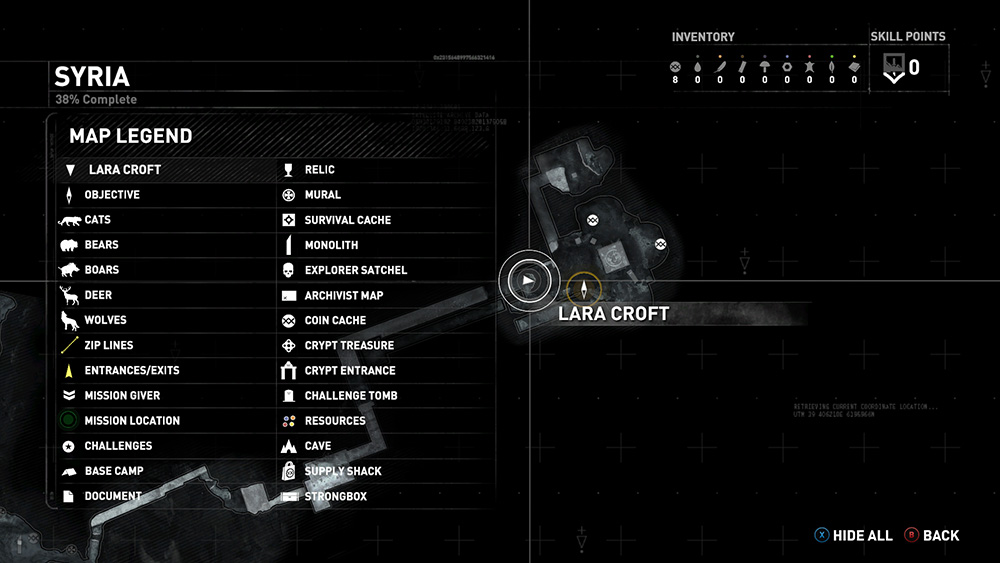Choose the Monolith legend row
Screen dimensions: 1000x563
pyautogui.click(x=331, y=245)
